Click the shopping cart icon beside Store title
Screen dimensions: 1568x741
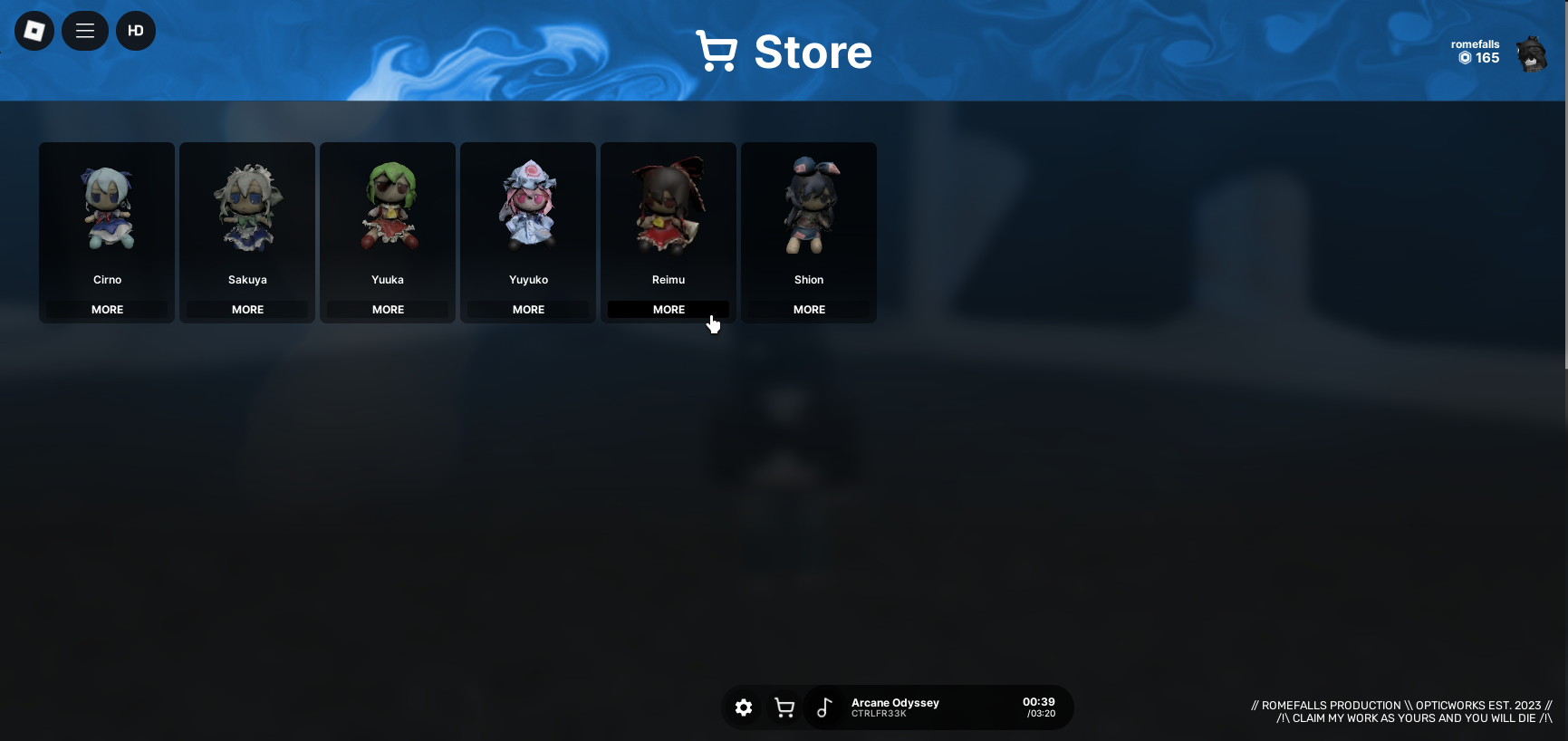[717, 52]
